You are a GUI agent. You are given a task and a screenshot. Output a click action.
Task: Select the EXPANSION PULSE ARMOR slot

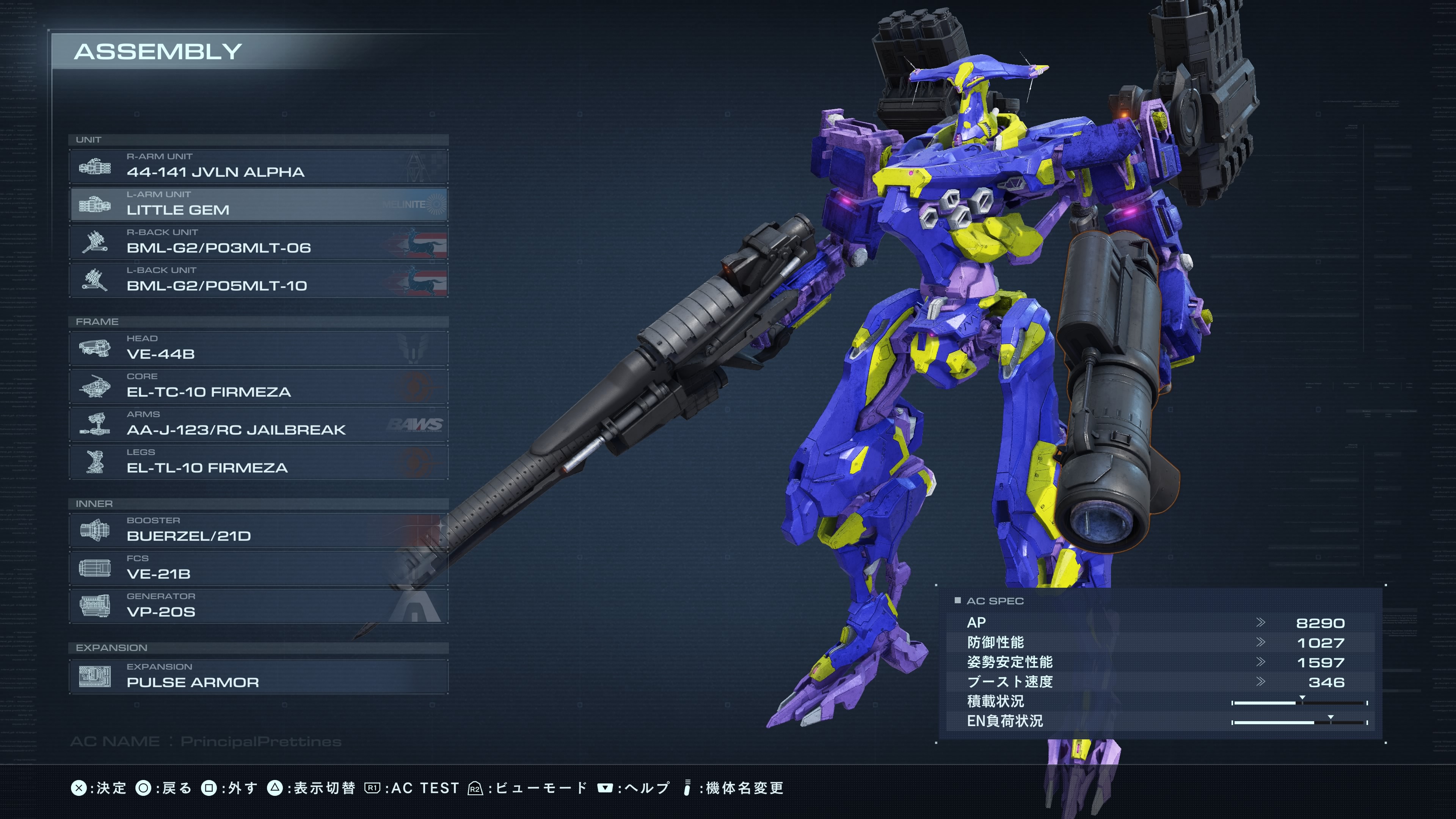click(258, 676)
